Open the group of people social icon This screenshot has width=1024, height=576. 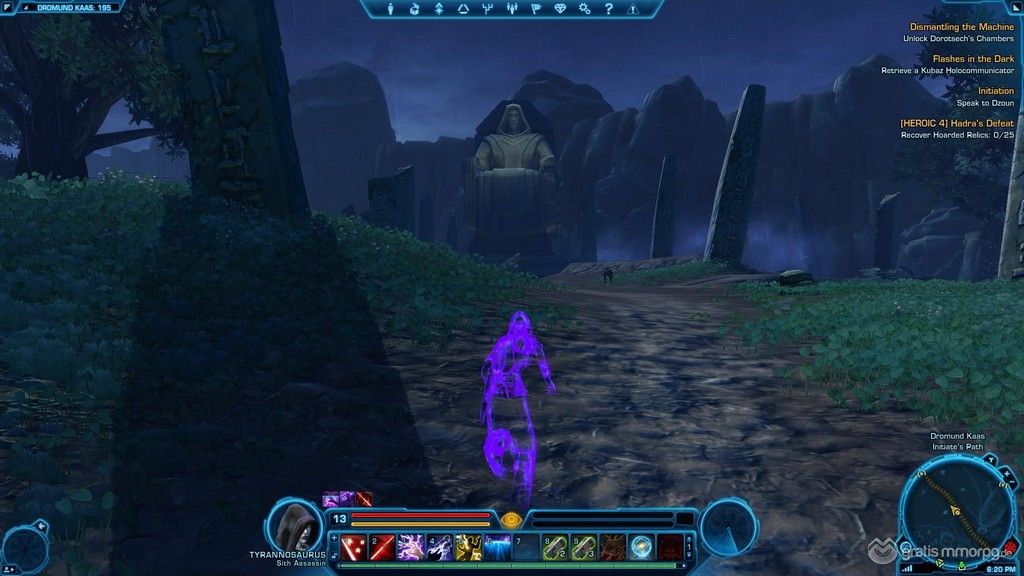[512, 9]
